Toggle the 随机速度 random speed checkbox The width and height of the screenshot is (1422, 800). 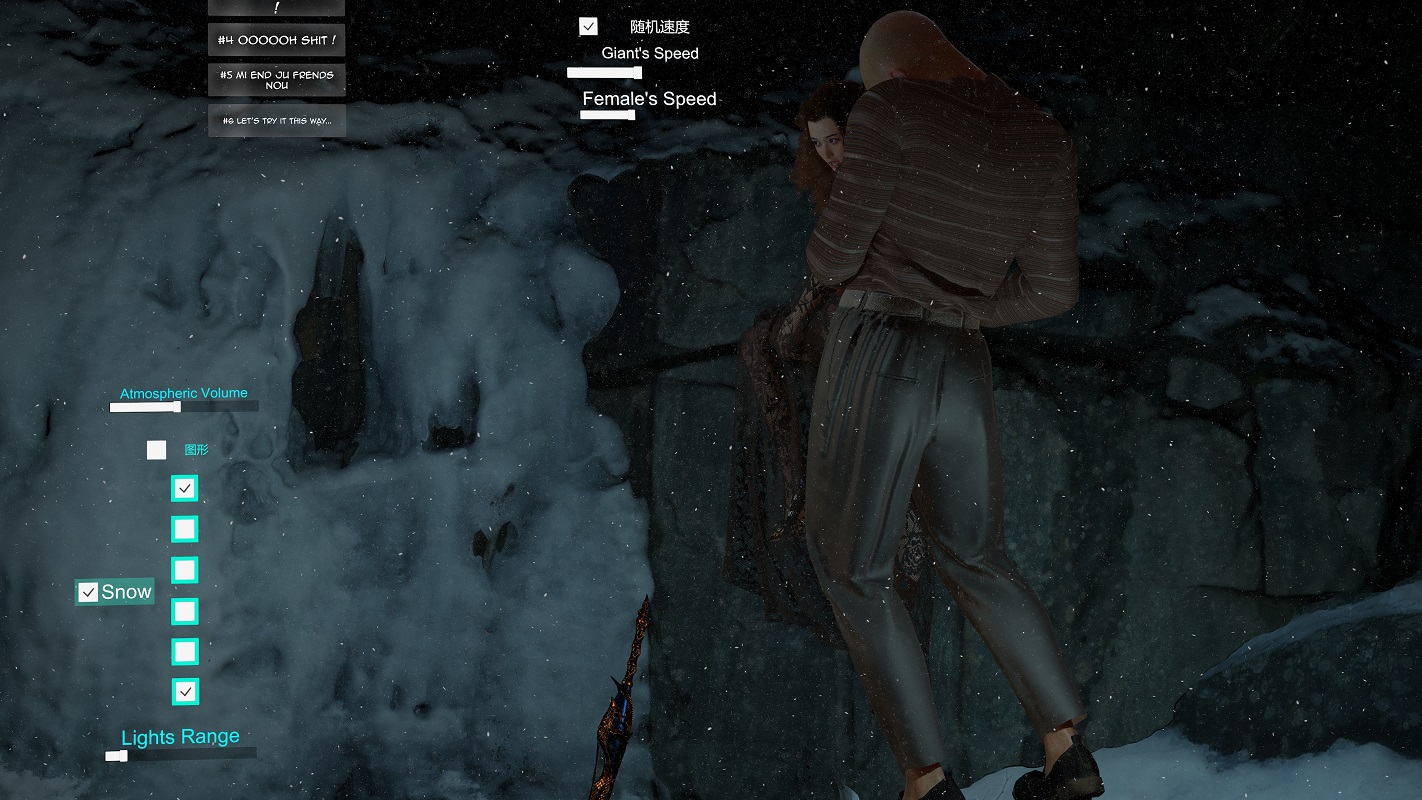(x=588, y=27)
